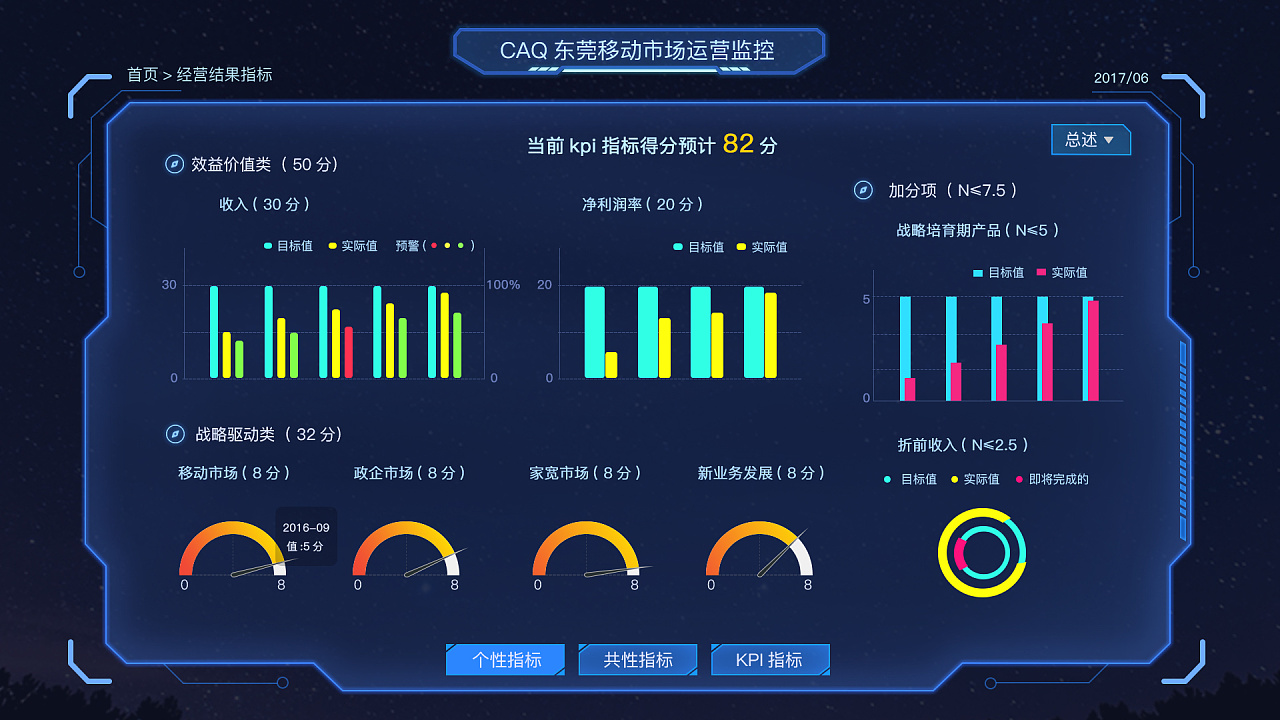
Task: Open the 经营结果指标 breadcrumb link
Action: tap(222, 75)
